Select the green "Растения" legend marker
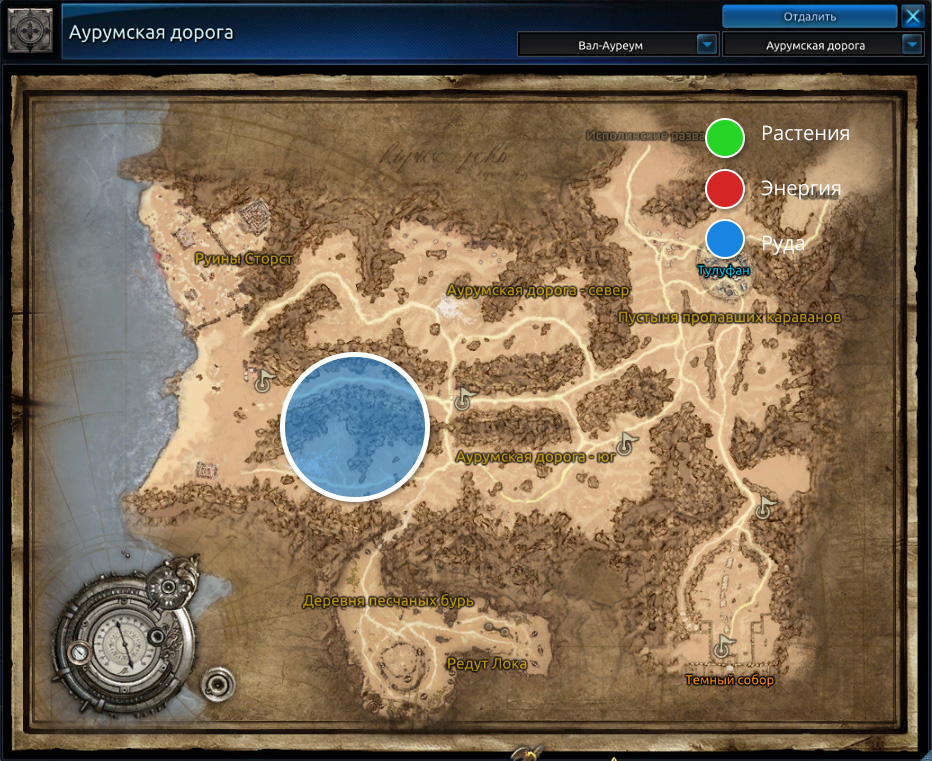Viewport: 932px width, 761px height. (725, 137)
